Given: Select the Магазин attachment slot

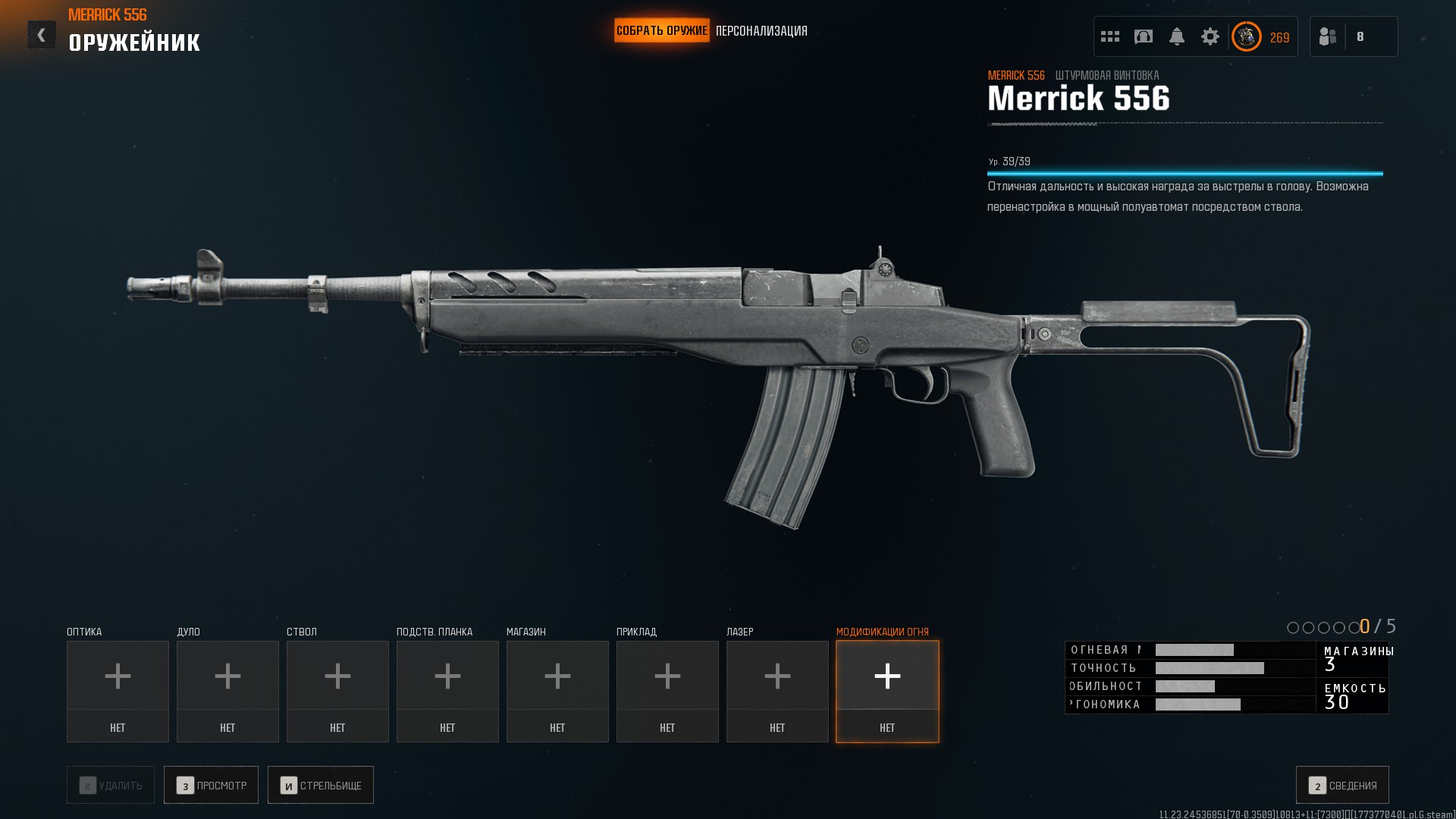Looking at the screenshot, I should pyautogui.click(x=557, y=691).
